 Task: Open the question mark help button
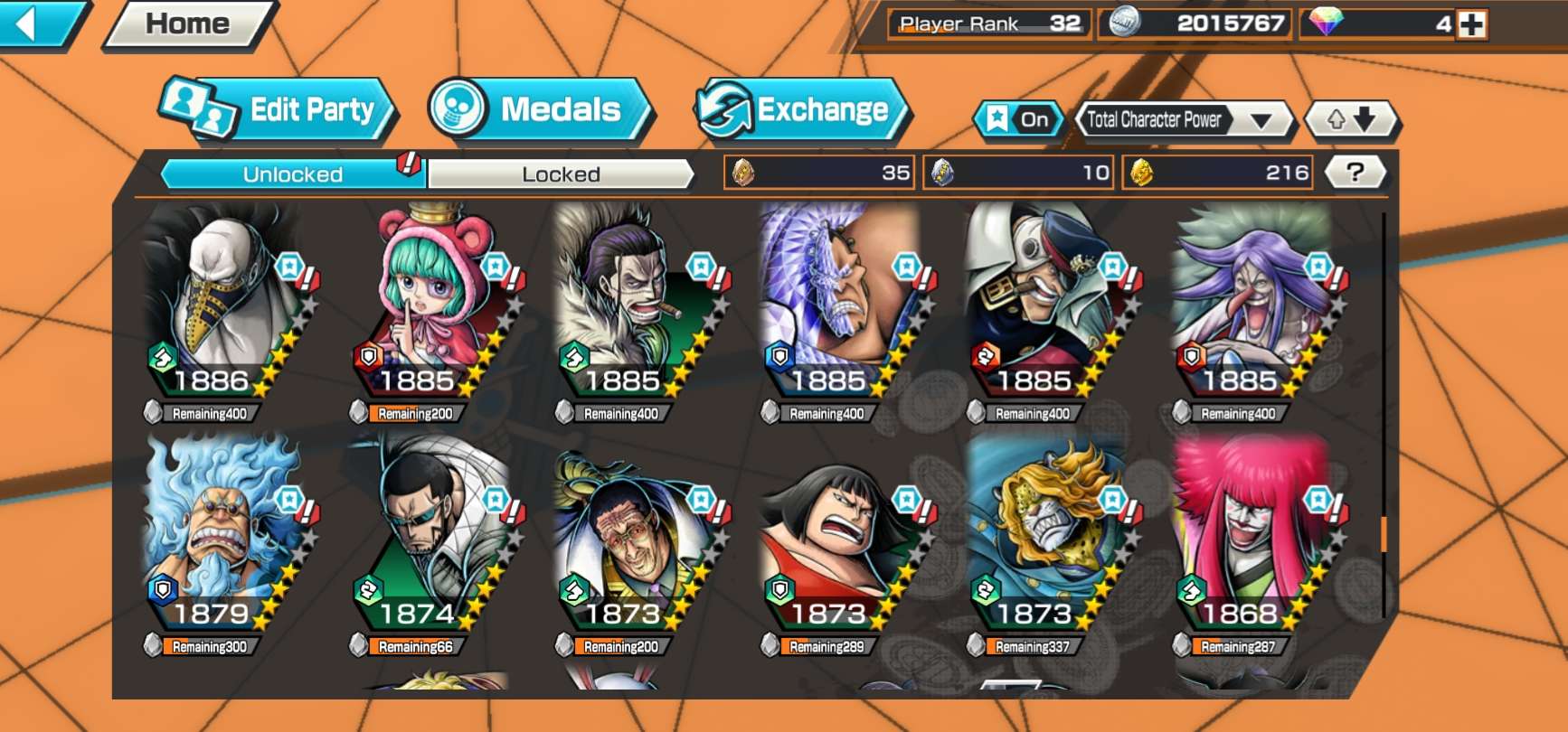[1355, 172]
